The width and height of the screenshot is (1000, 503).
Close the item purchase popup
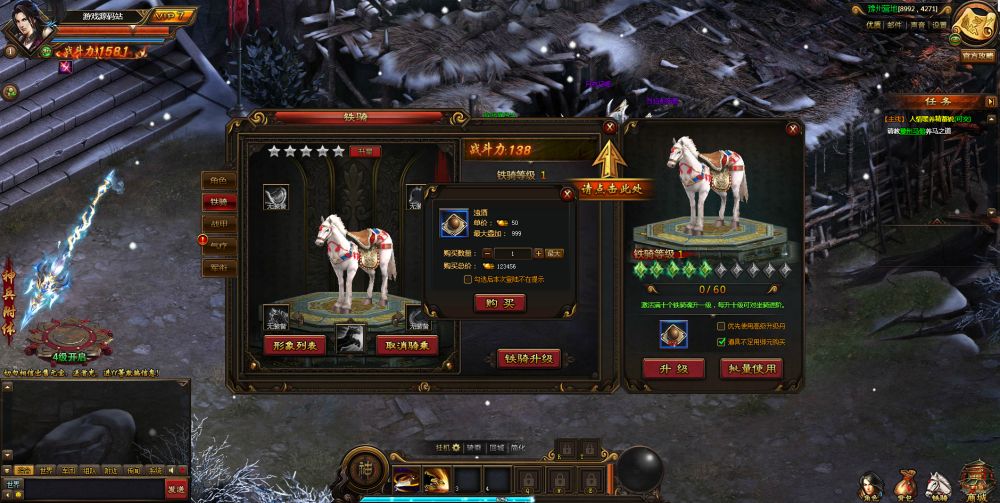click(x=568, y=195)
